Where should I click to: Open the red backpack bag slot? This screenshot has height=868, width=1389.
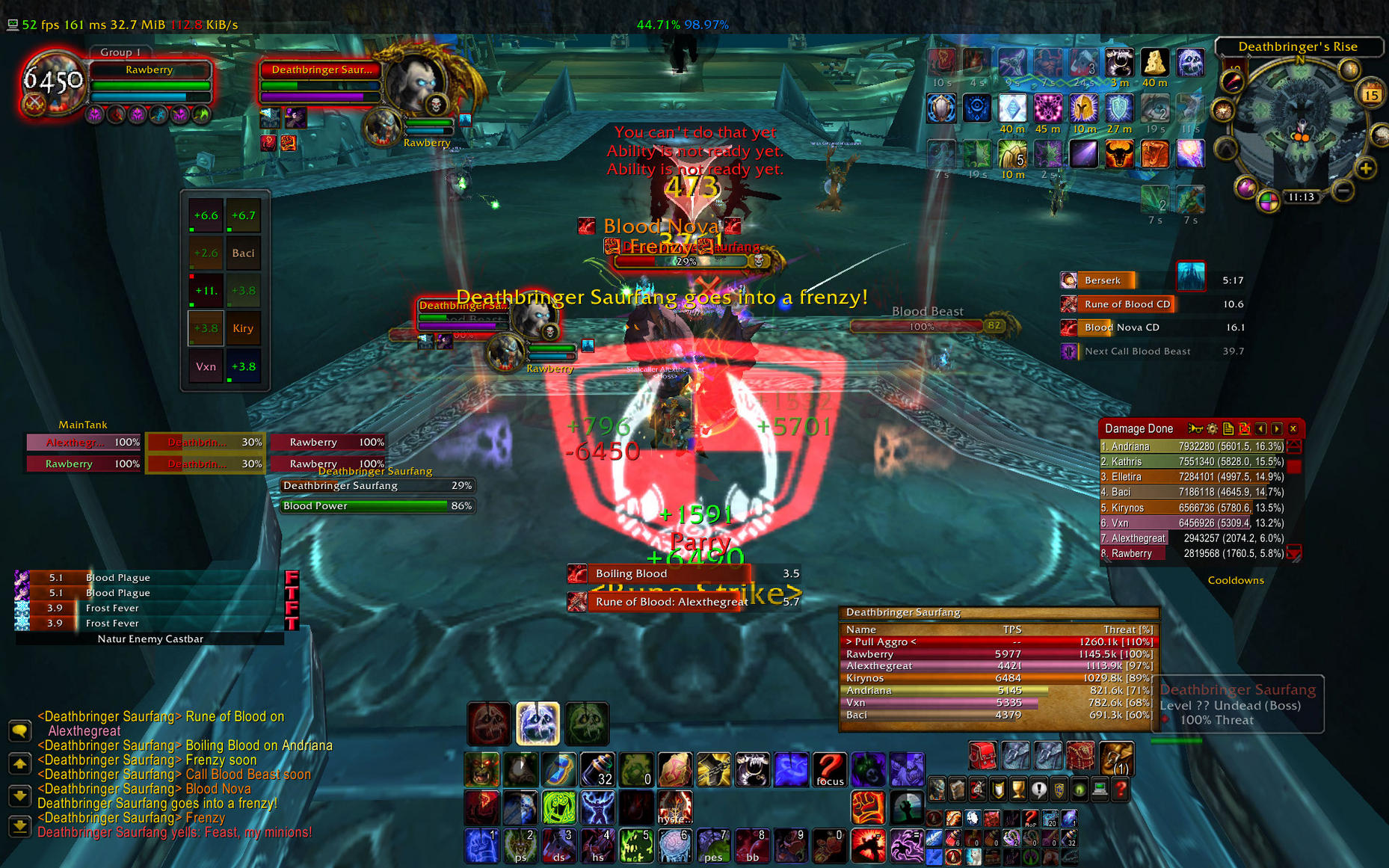pyautogui.click(x=983, y=756)
